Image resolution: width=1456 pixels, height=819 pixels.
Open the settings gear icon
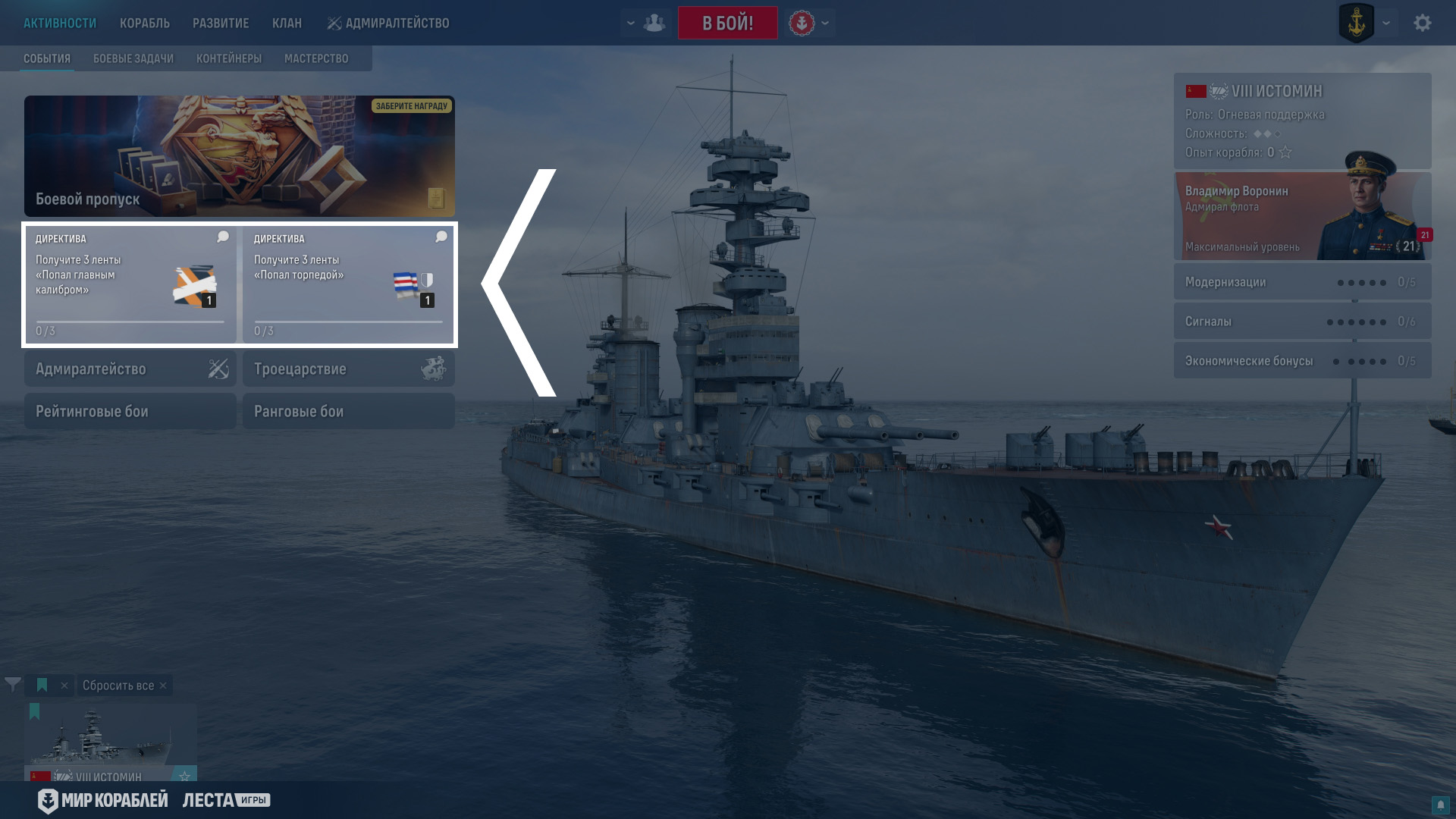1422,23
